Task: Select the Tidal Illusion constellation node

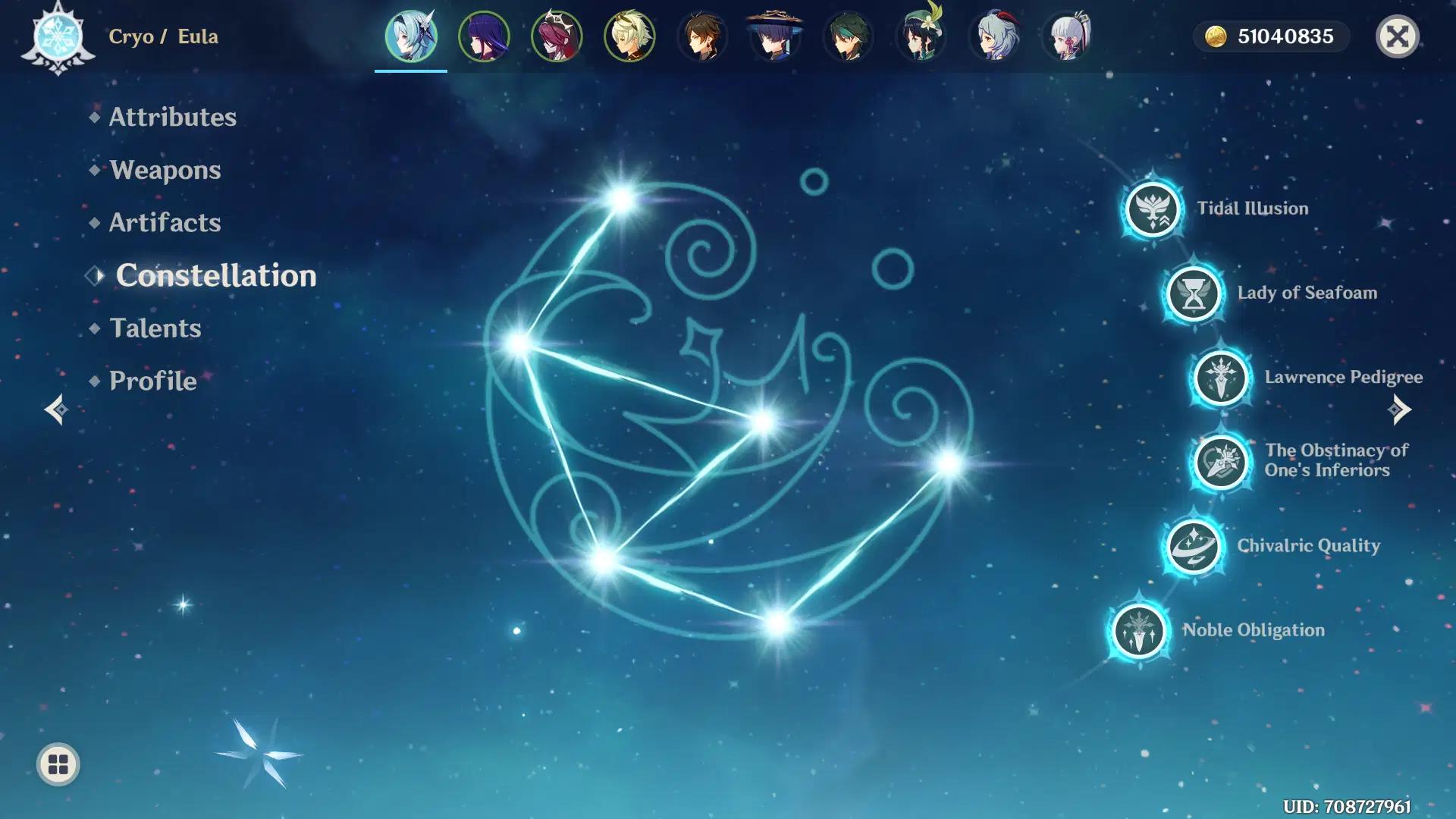Action: click(1153, 210)
